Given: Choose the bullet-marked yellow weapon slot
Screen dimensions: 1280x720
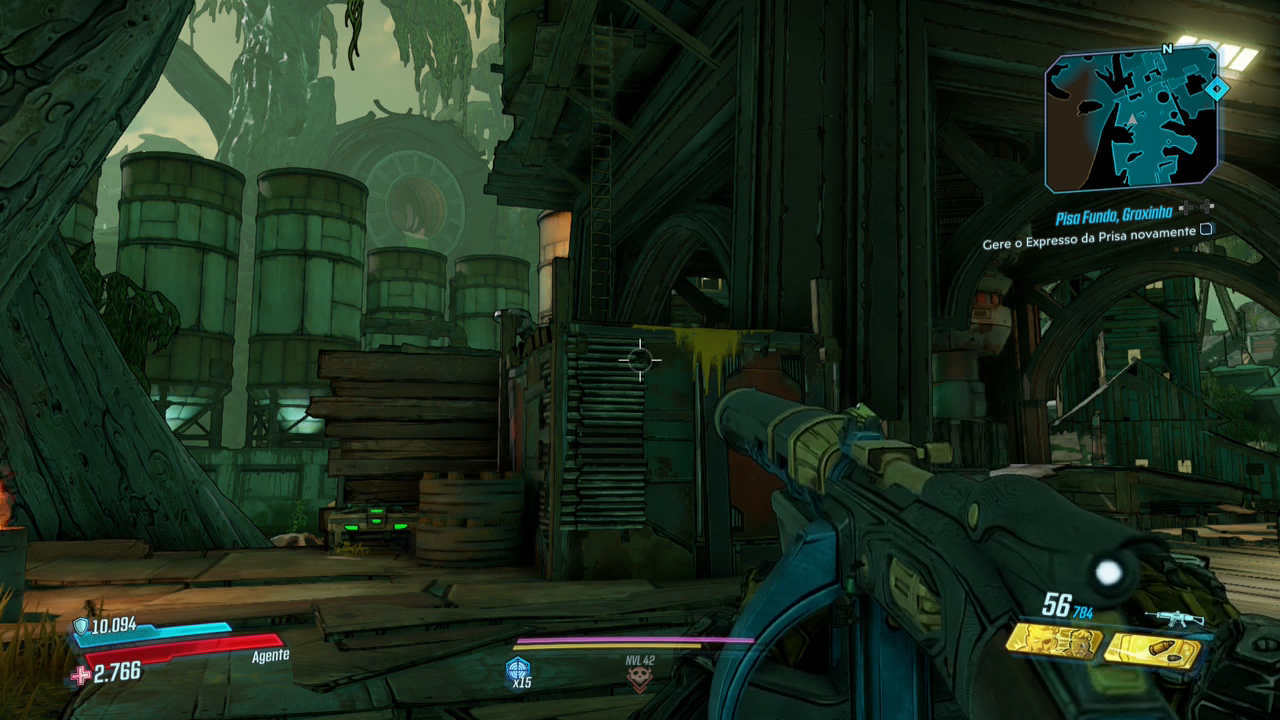Looking at the screenshot, I should coord(1150,651).
